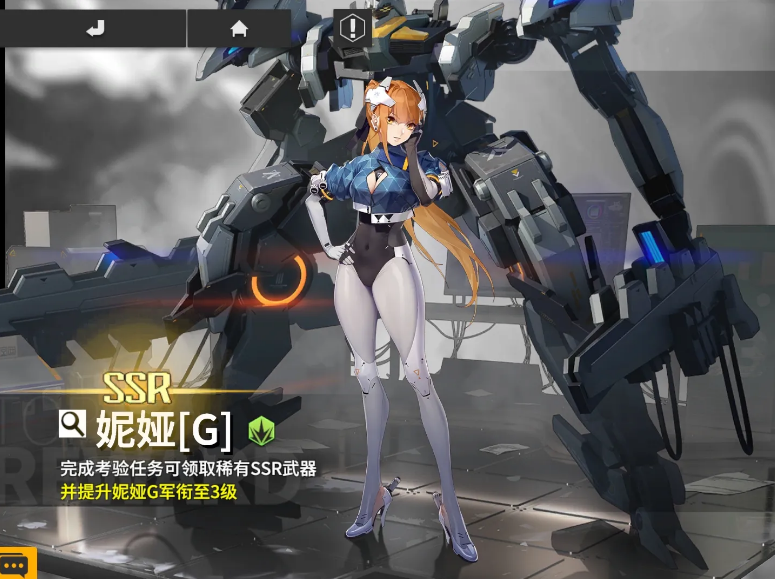
Task: Open the orange chat bubble
Action: point(14,564)
